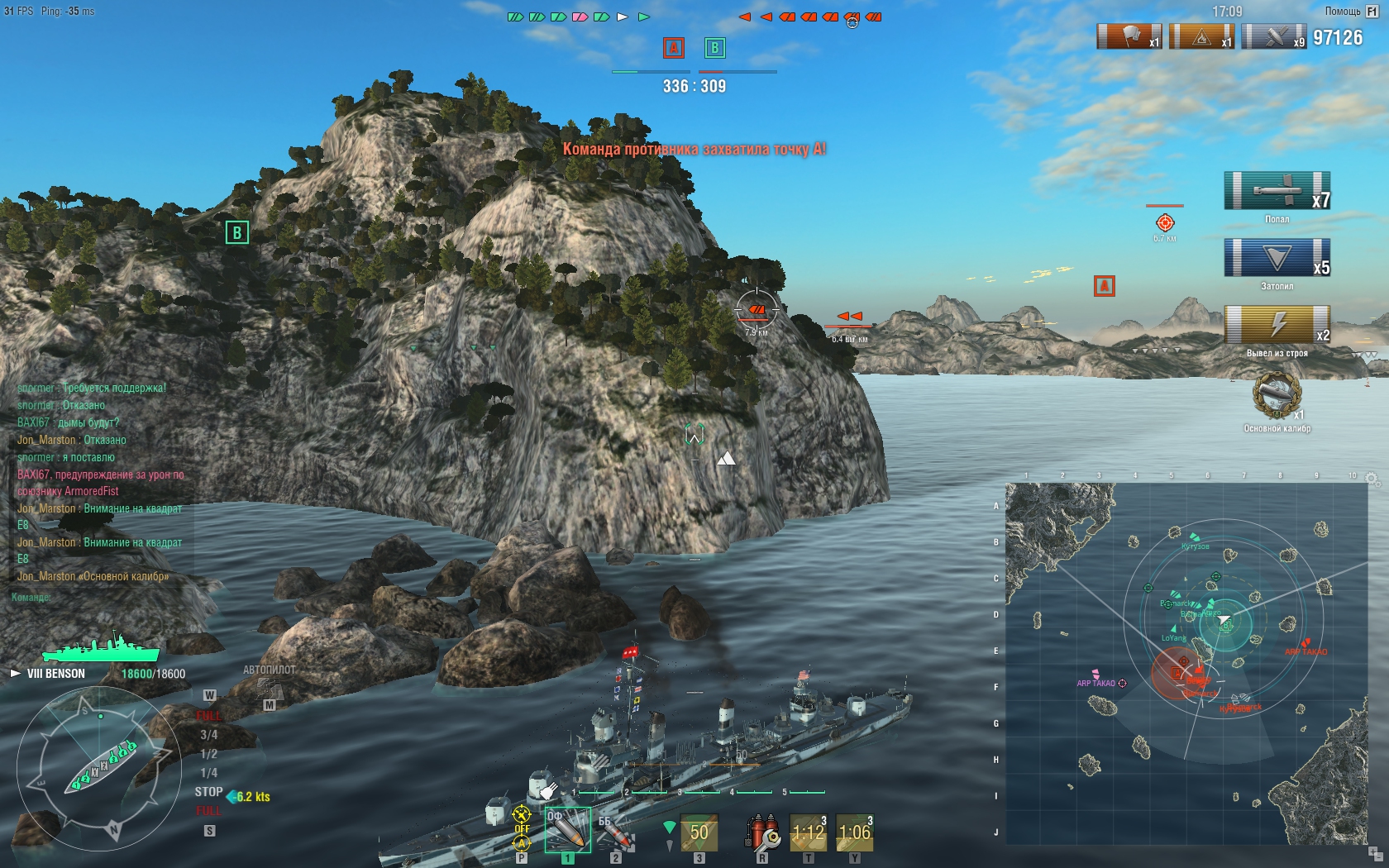Switch to the torpedo weapon slot

pos(699,832)
